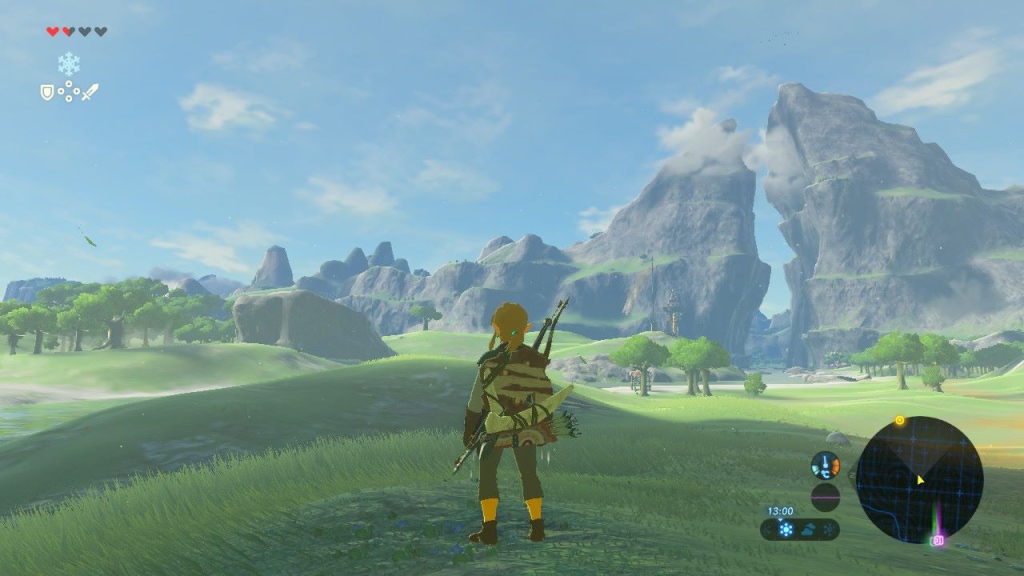Select the cloudy weather forecast icon
This screenshot has height=576, width=1024.
[808, 529]
